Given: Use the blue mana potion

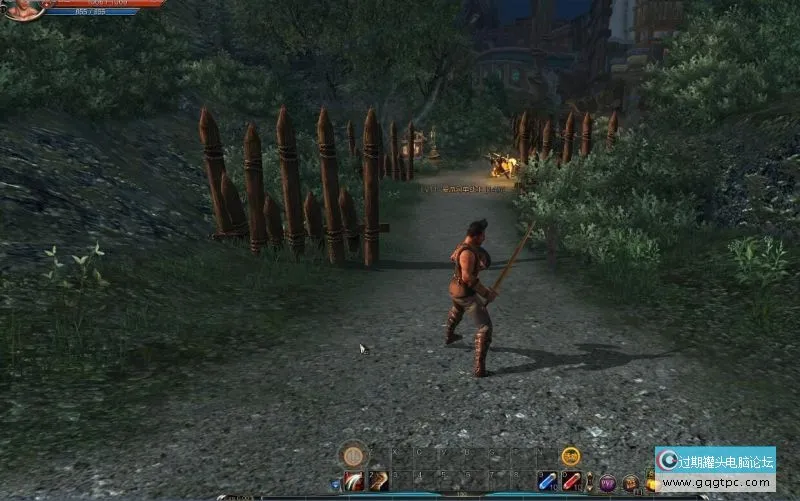Looking at the screenshot, I should pos(548,482).
